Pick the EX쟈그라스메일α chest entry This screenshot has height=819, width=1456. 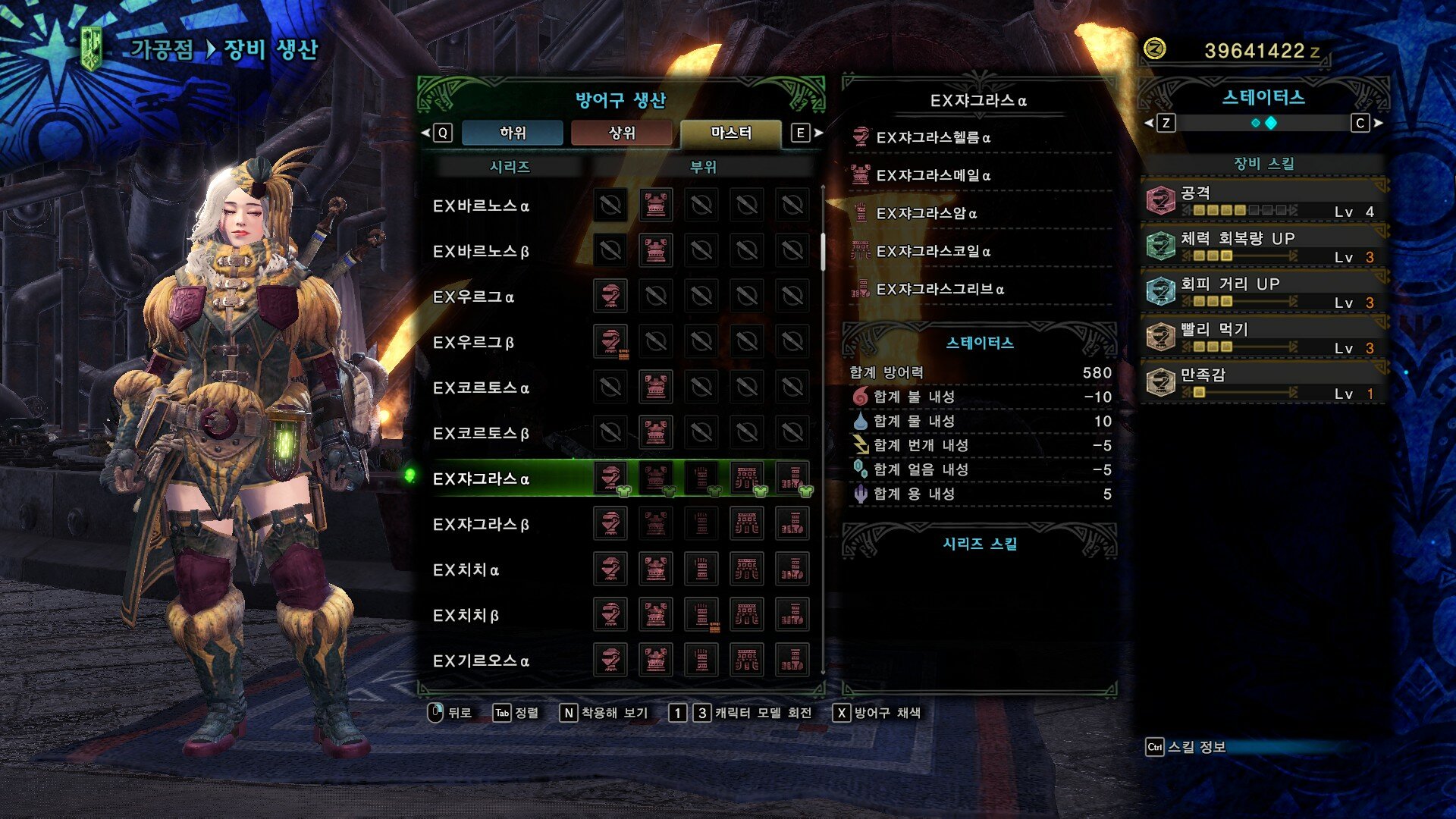(933, 175)
